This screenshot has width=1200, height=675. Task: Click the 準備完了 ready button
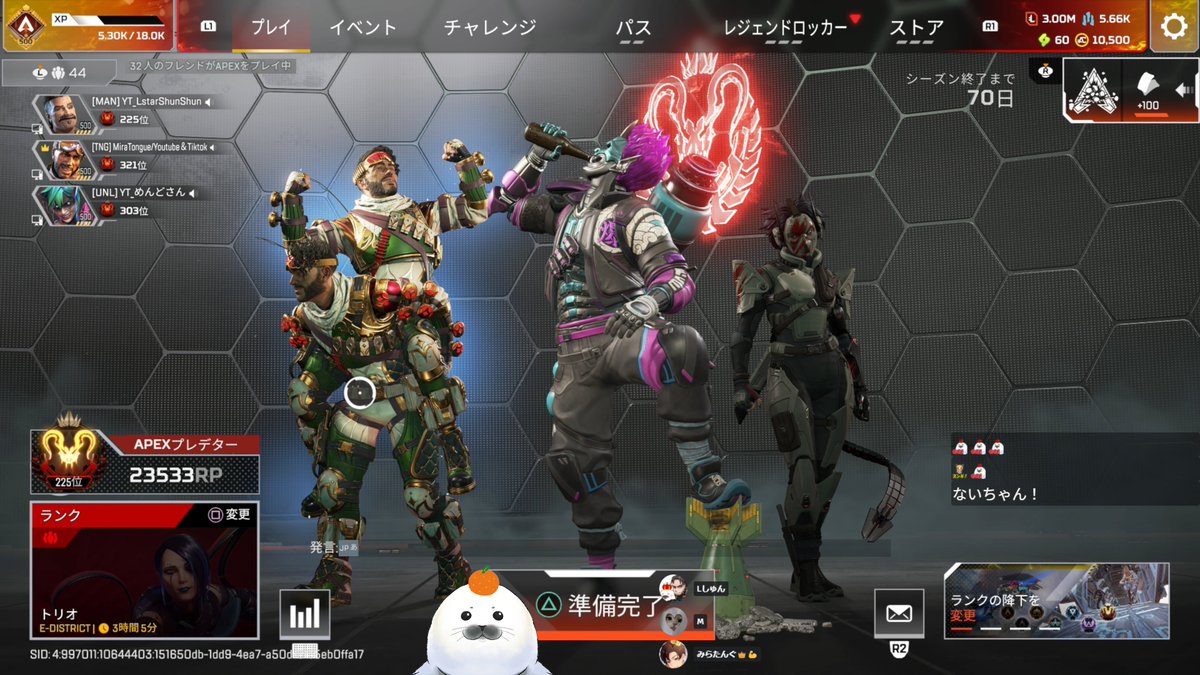point(600,603)
